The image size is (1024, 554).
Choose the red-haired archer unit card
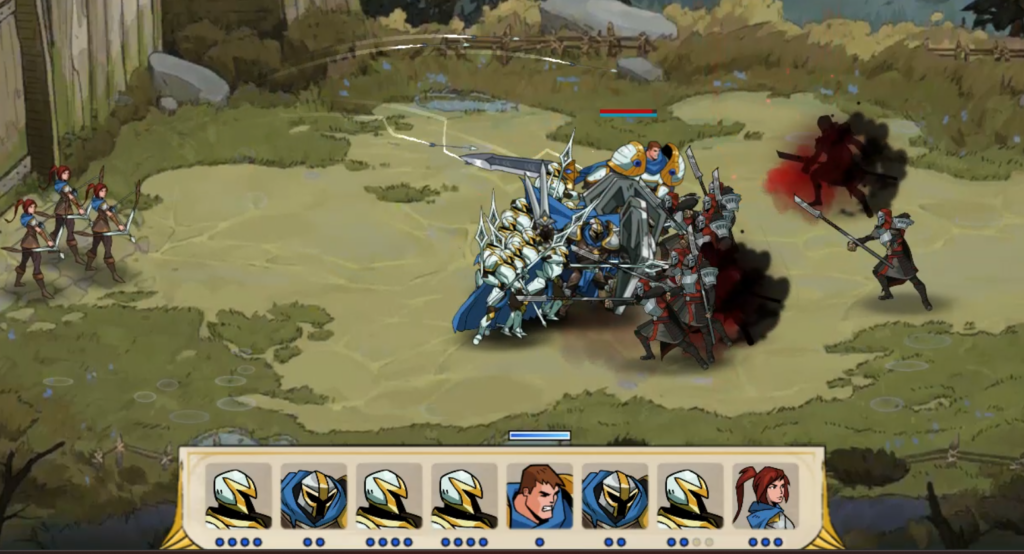point(765,496)
